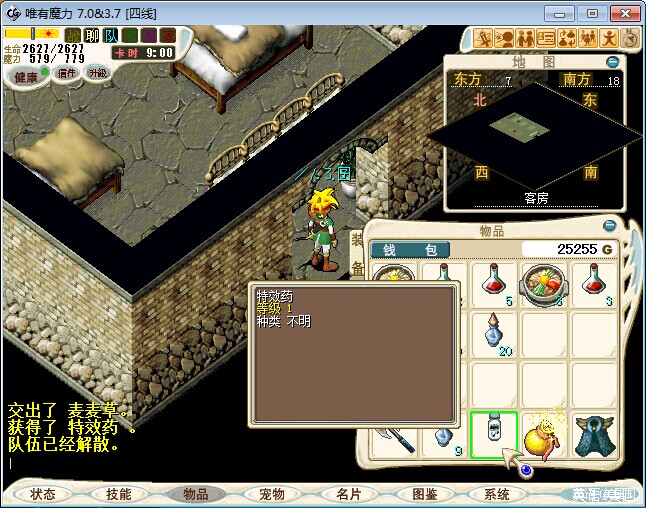Screen dimensions: 646x508
Task: Maximize the game window
Action: tap(592, 13)
